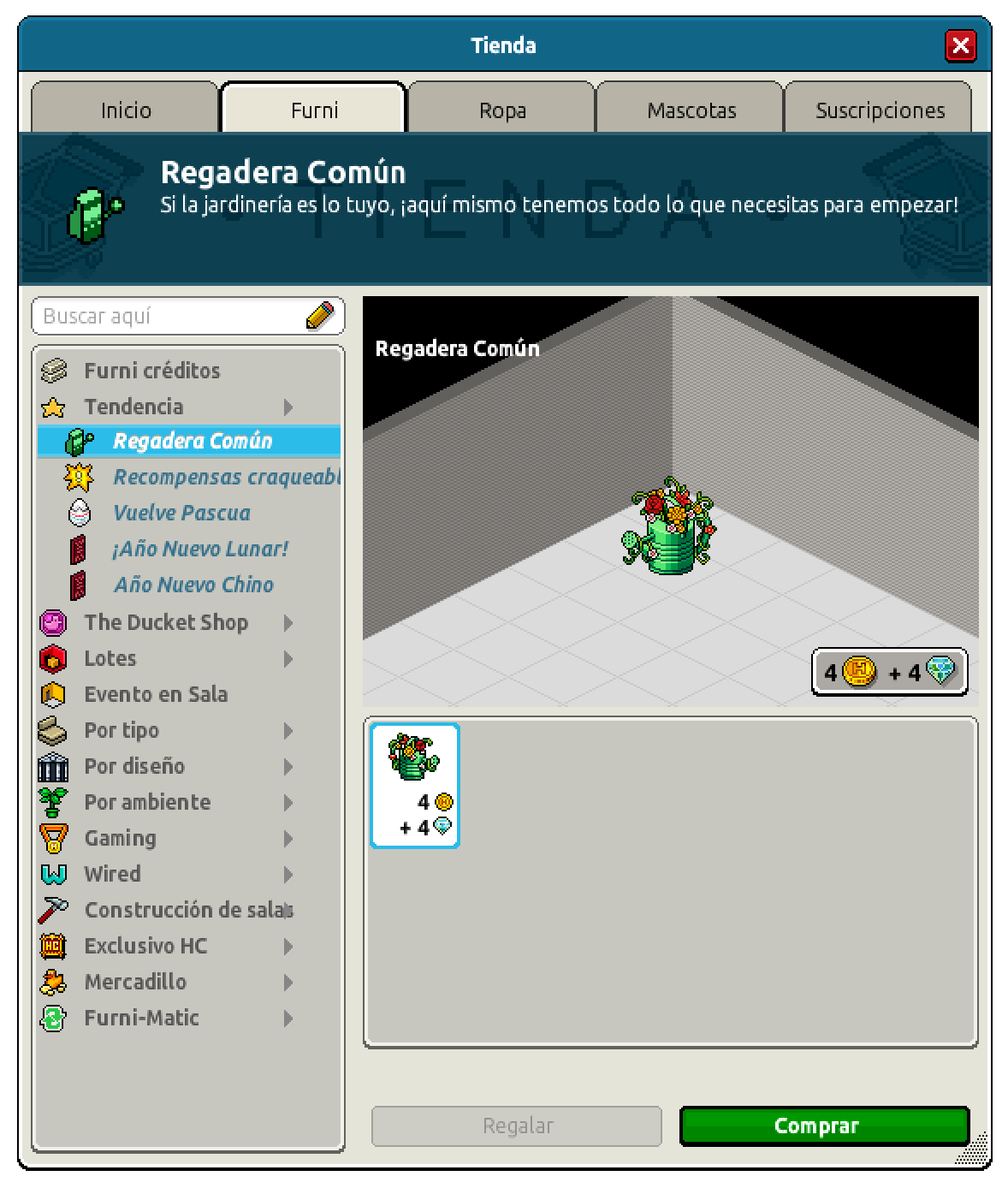Choose the Vuelve Pascua entry
The width and height of the screenshot is (1008, 1188).
181,513
